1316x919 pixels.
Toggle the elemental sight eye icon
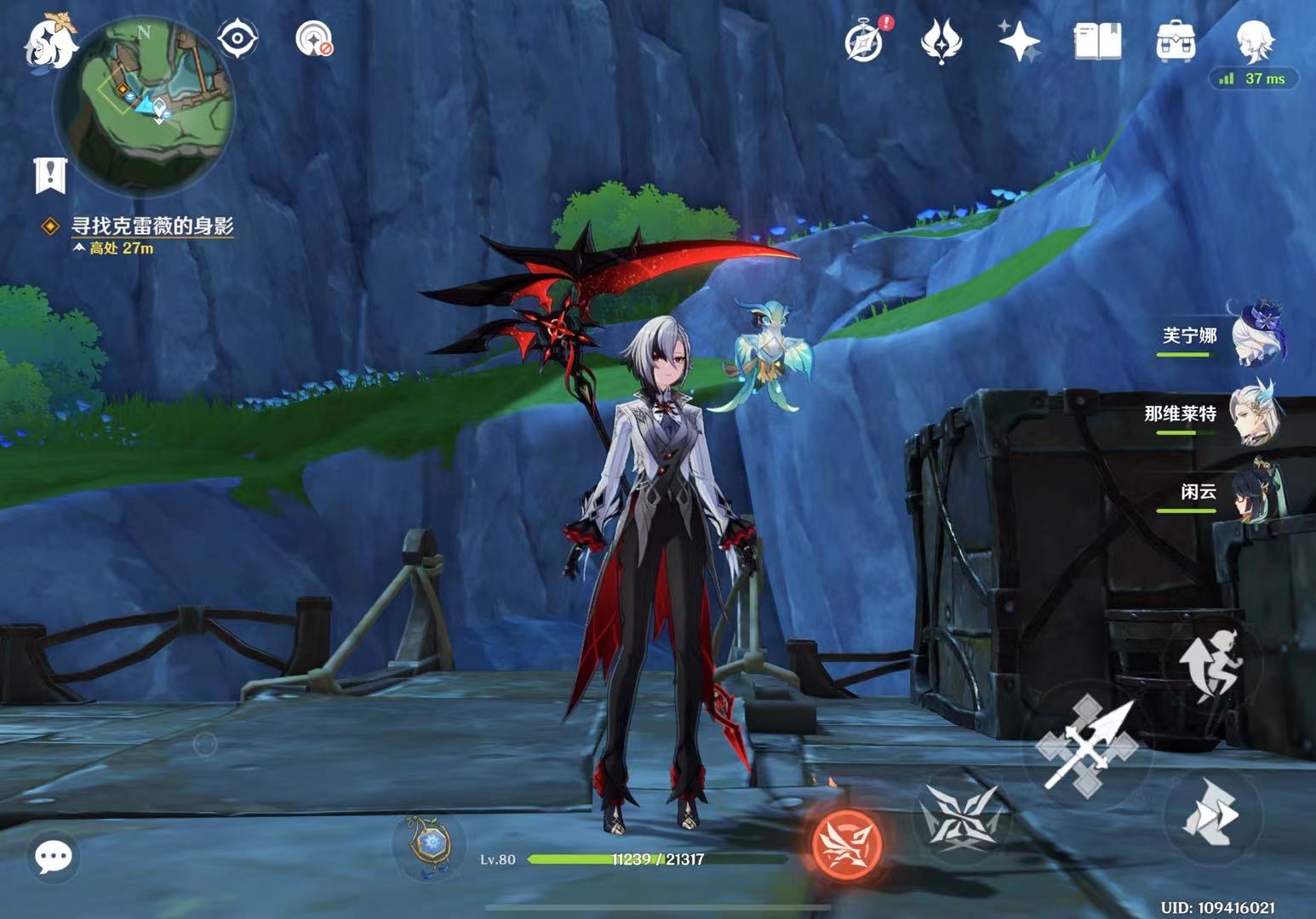point(237,38)
